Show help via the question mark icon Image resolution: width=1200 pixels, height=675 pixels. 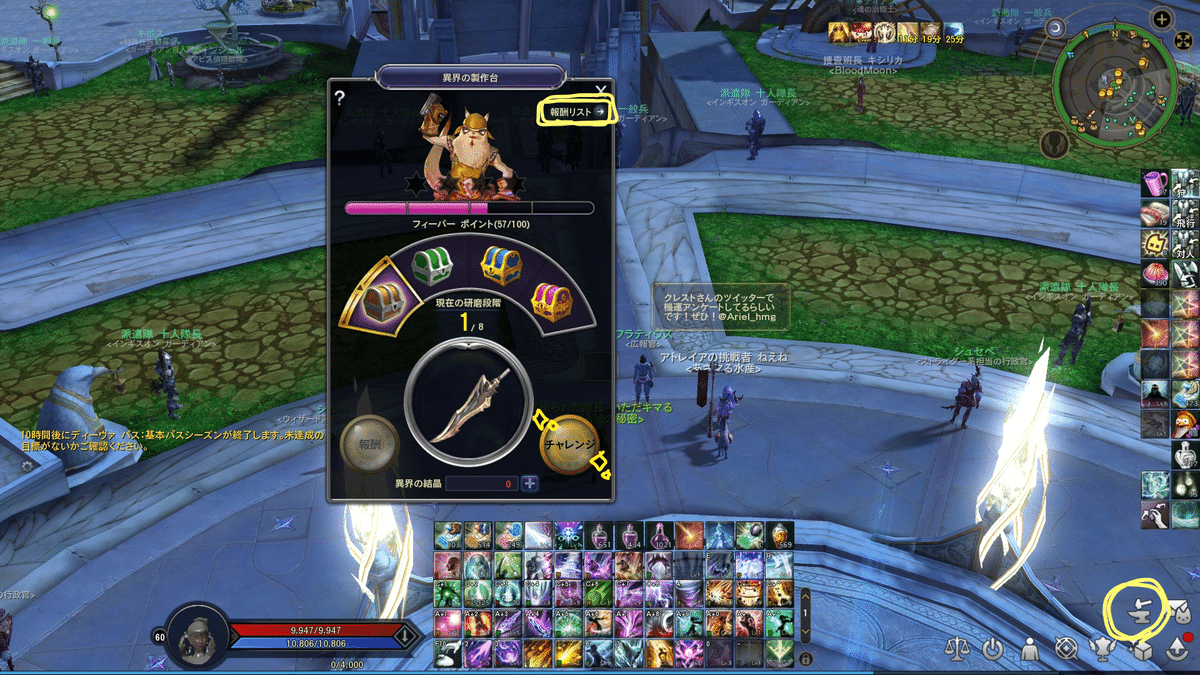tap(340, 98)
